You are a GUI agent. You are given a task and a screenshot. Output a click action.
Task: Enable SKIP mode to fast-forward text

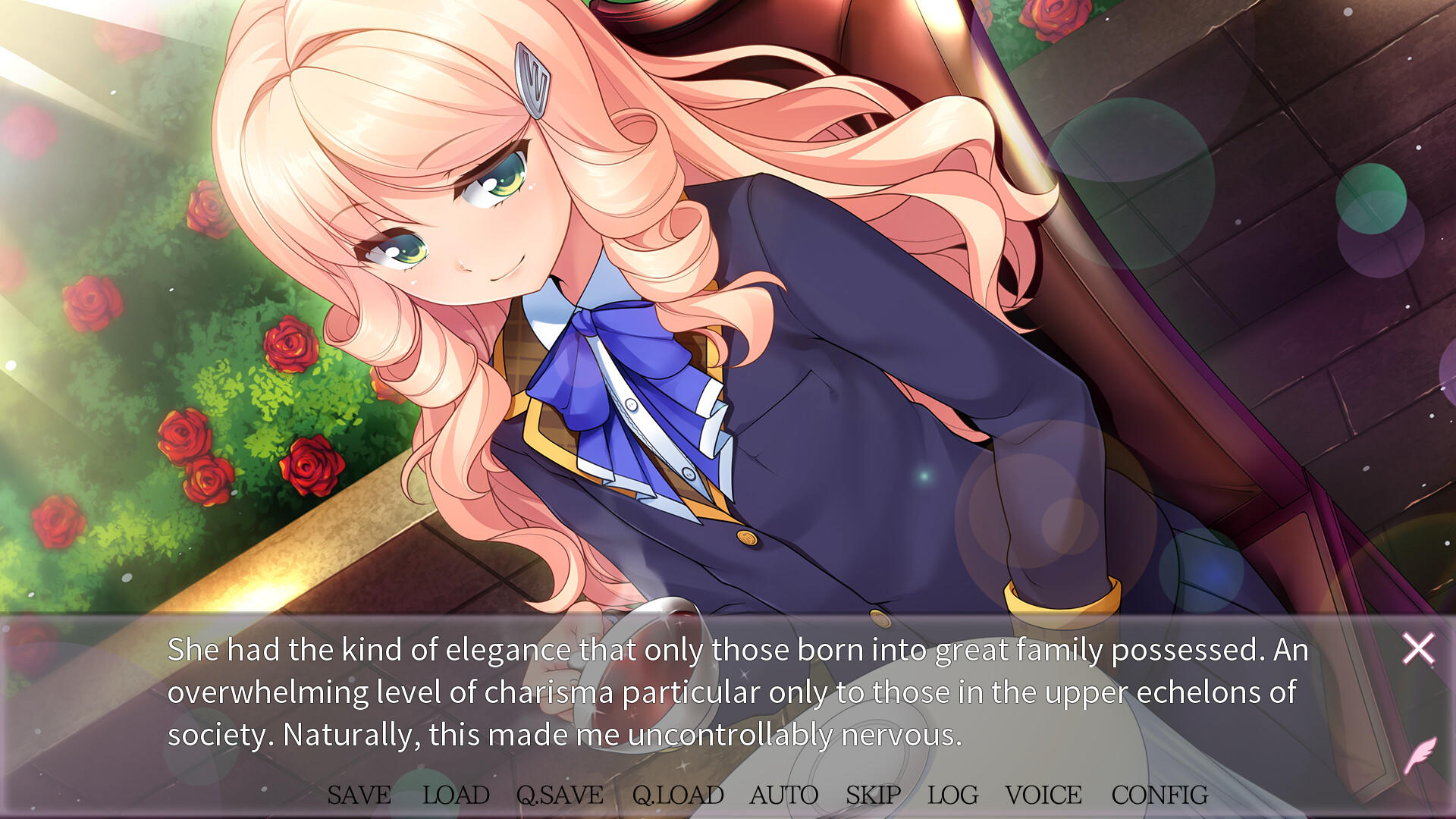pos(873,795)
